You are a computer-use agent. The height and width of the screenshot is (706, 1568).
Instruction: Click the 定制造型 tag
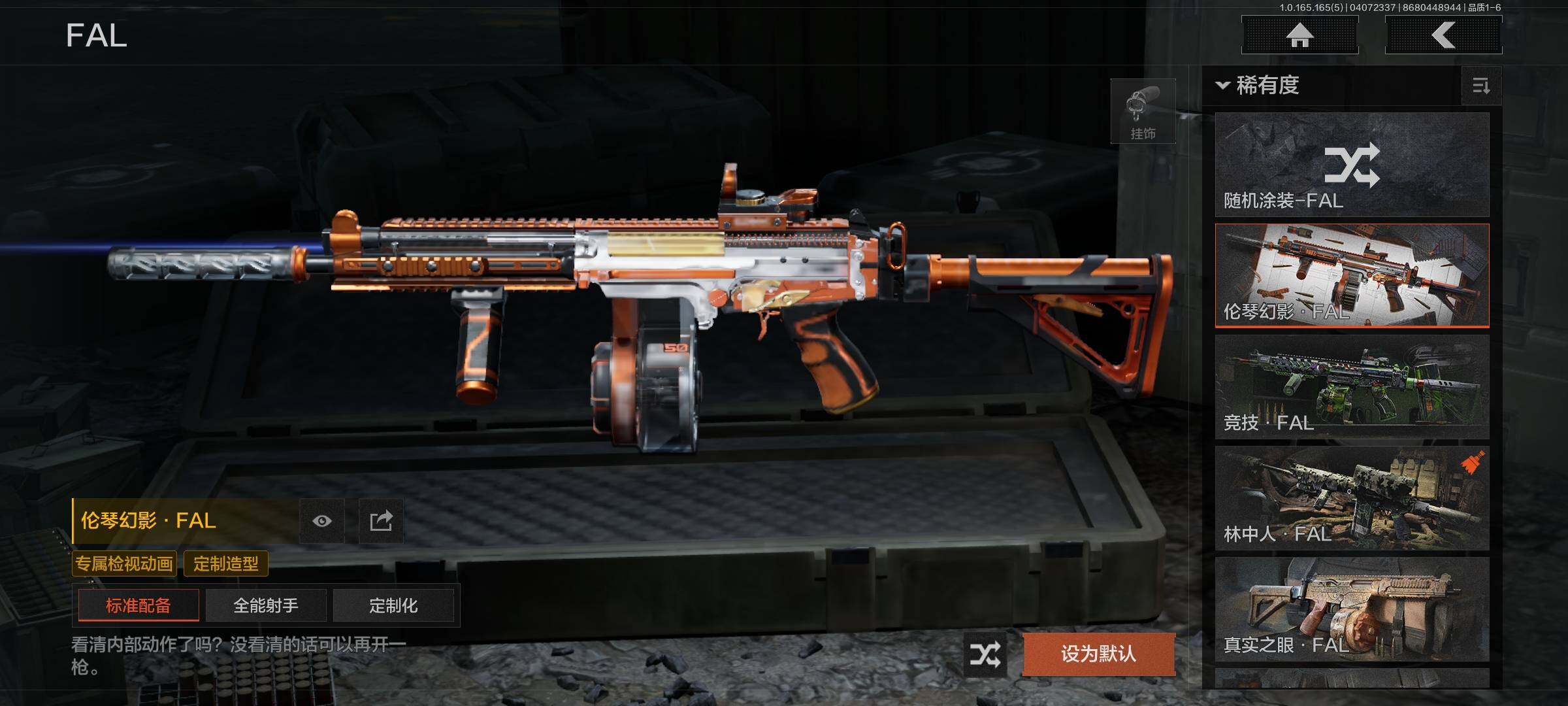226,563
